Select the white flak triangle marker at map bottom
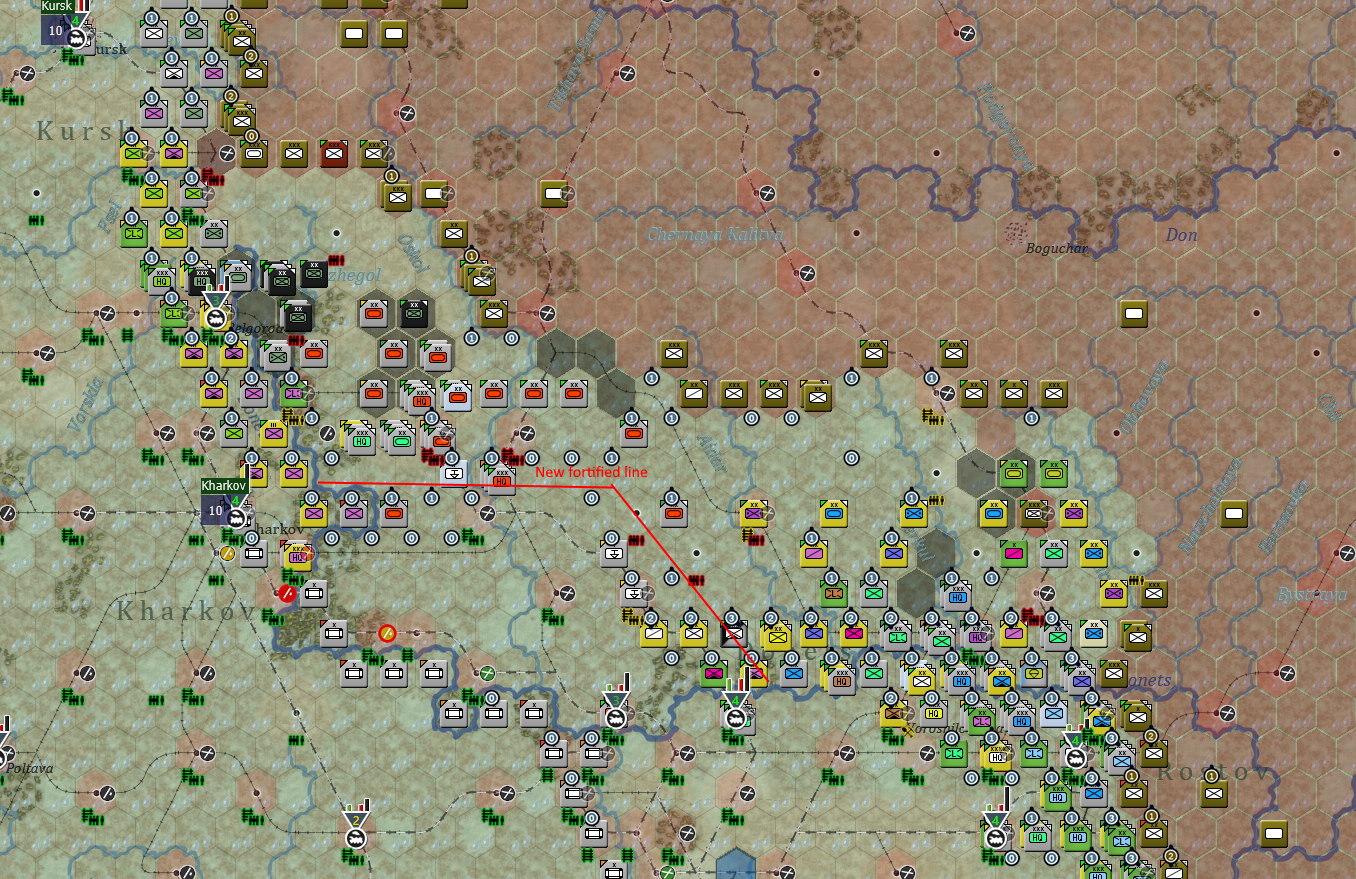Viewport: 1356px width, 879px height. pyautogui.click(x=355, y=818)
